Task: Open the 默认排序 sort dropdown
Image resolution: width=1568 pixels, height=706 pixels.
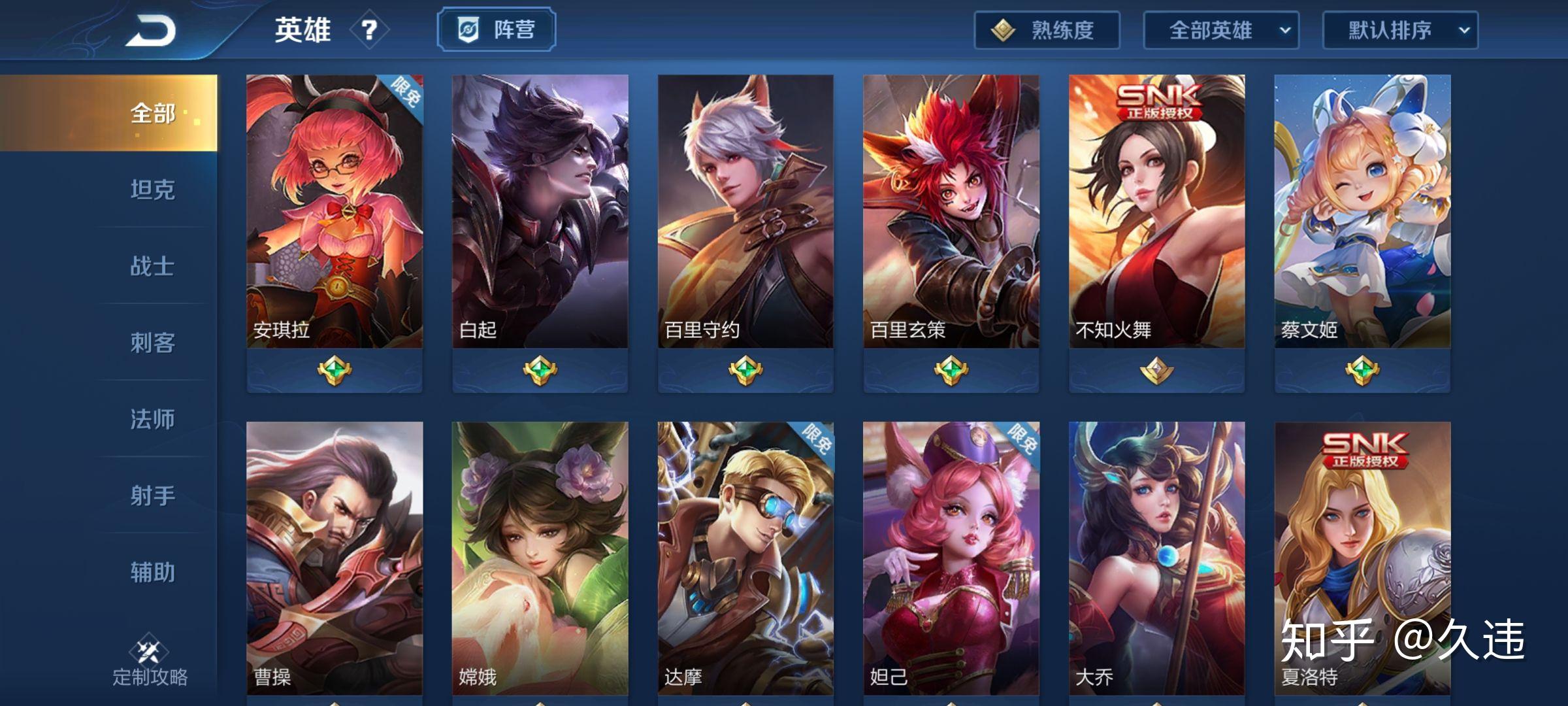Action: click(x=1399, y=29)
